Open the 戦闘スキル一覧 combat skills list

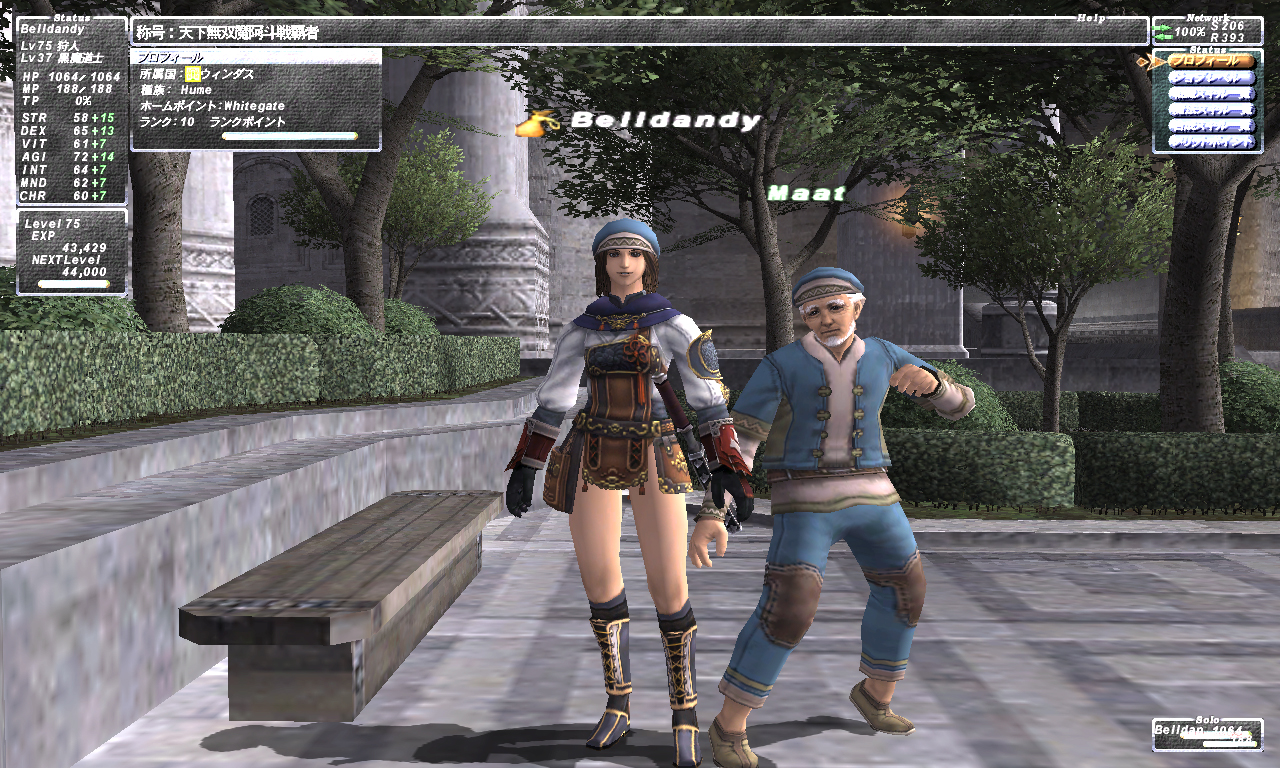pos(1211,95)
